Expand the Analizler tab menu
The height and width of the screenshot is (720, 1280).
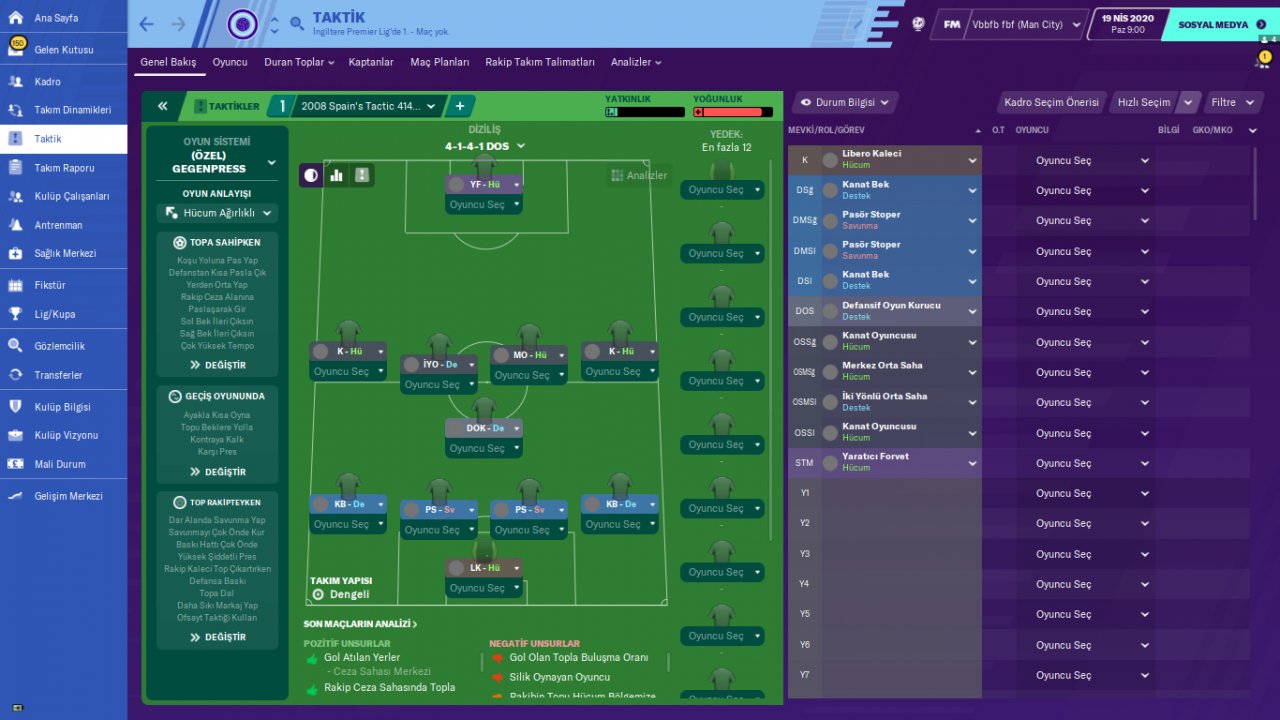pyautogui.click(x=636, y=62)
